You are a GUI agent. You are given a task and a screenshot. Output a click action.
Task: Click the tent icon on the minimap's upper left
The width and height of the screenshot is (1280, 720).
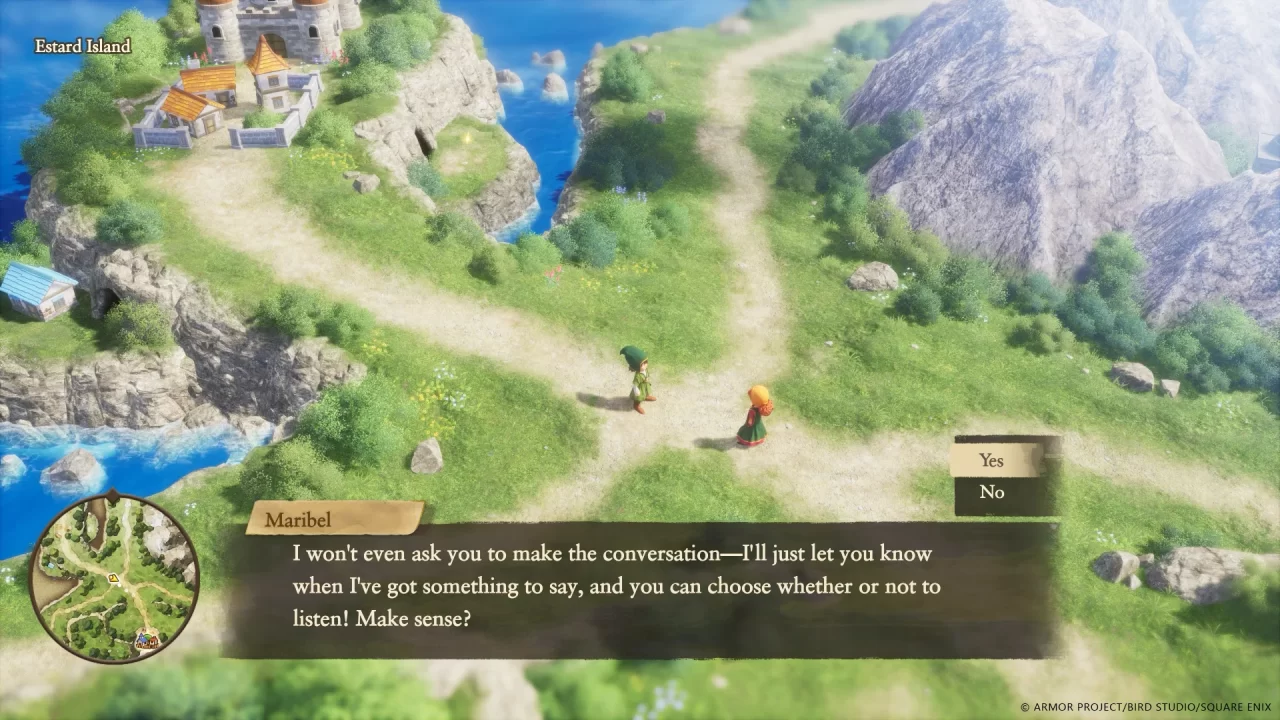[59, 531]
